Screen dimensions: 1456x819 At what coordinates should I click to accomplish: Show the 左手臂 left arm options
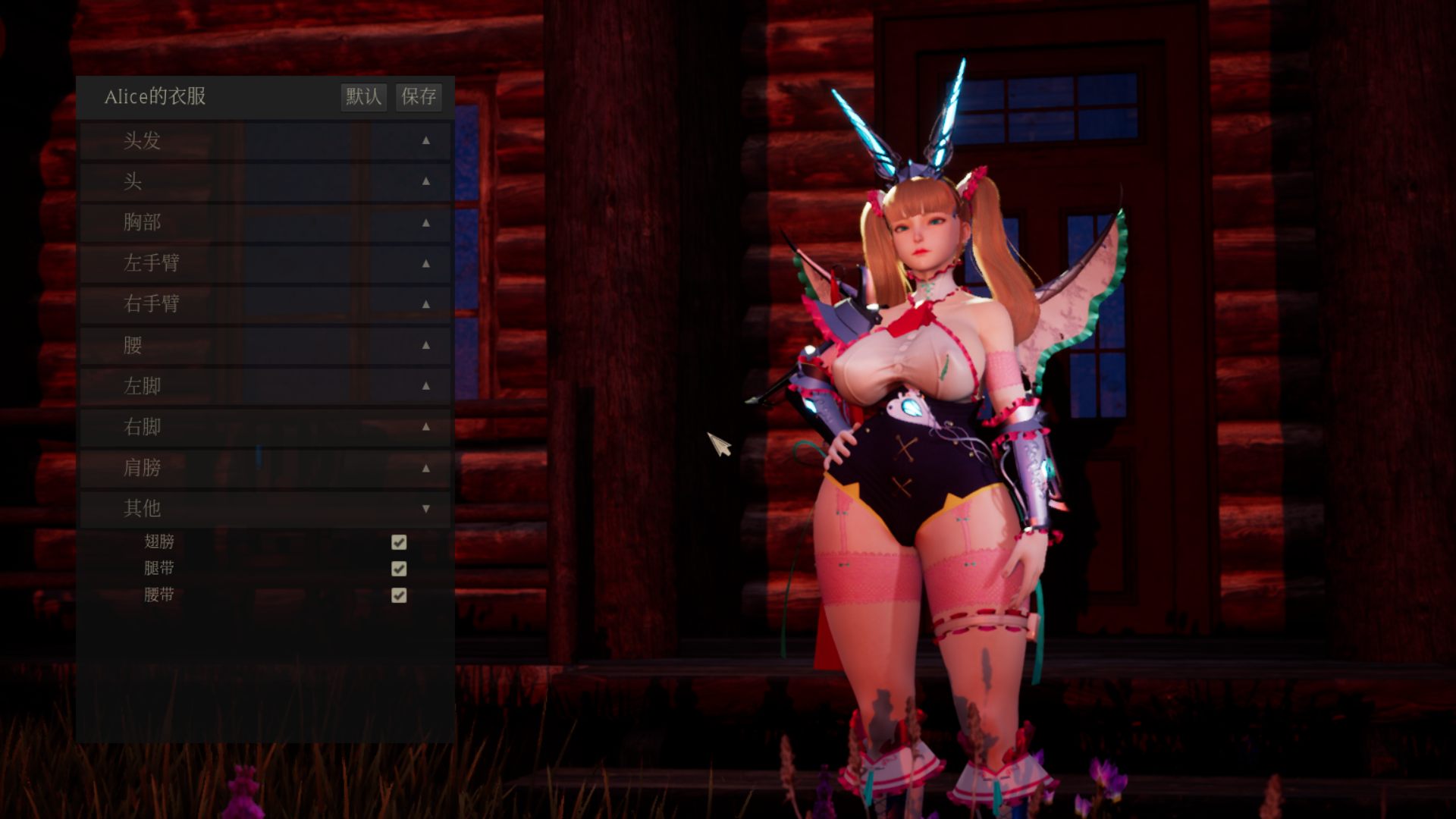click(265, 264)
